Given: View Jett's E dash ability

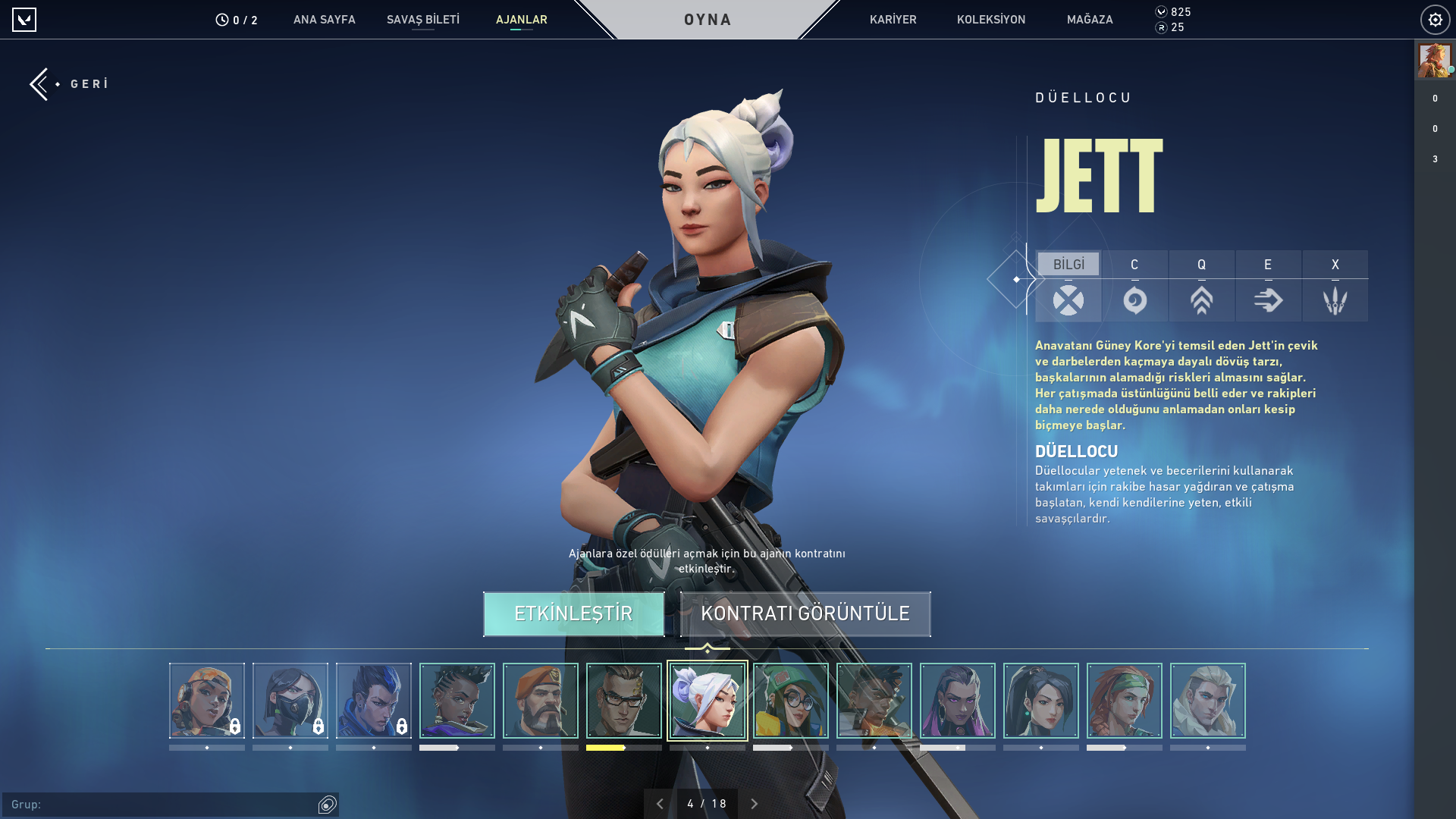Looking at the screenshot, I should coord(1268,286).
